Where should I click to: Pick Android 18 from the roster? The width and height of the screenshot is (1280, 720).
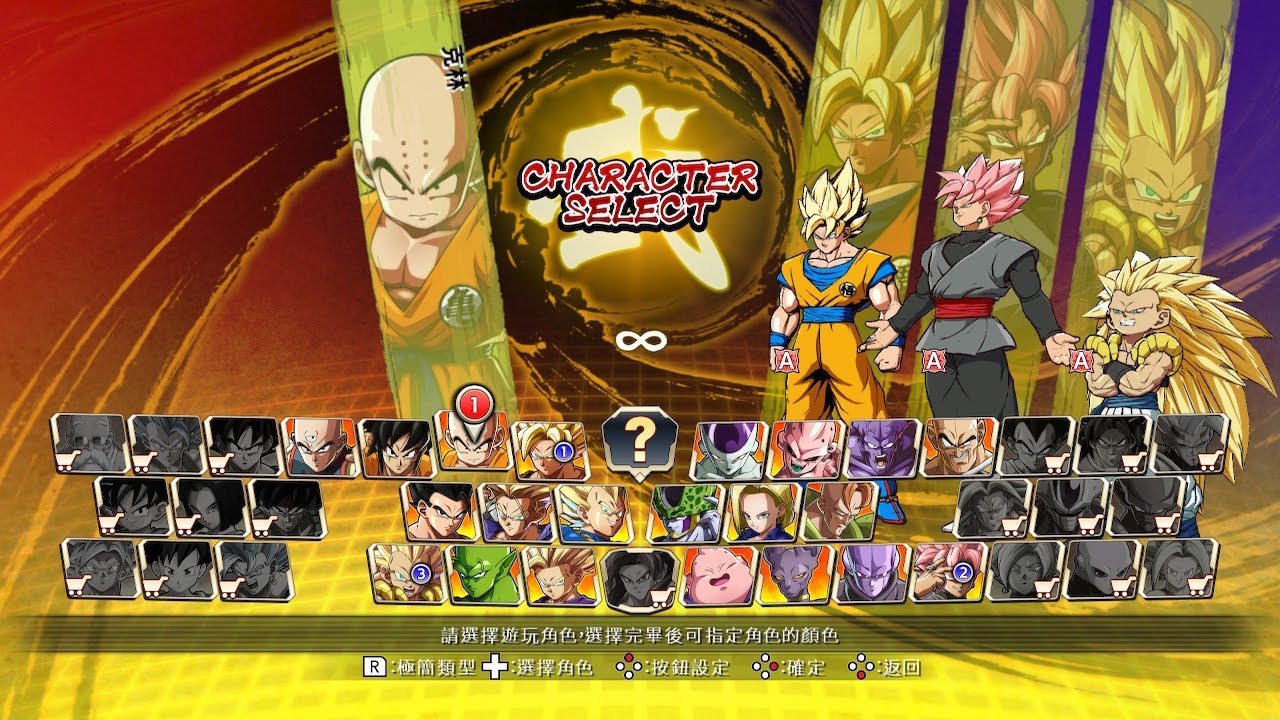pos(762,511)
